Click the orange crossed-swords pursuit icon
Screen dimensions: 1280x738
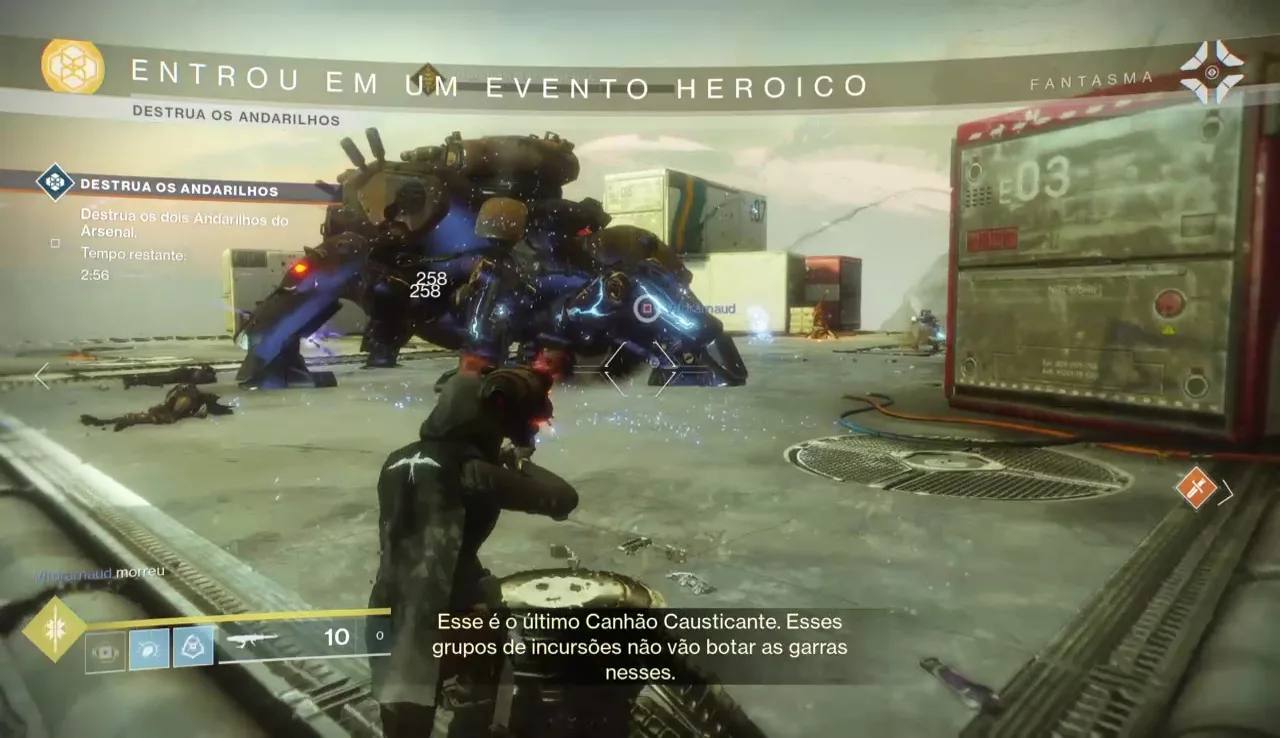1196,487
